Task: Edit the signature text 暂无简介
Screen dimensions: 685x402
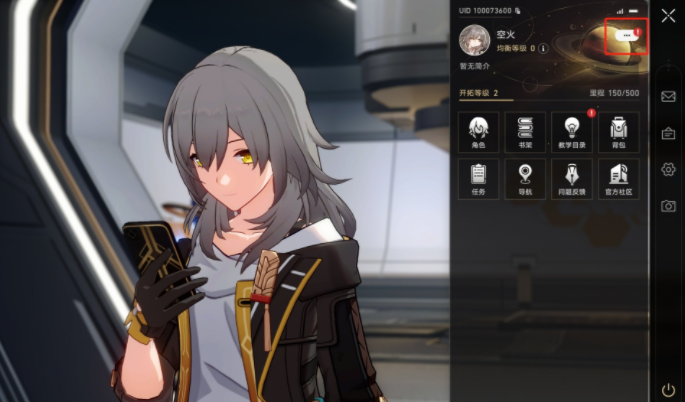Action: [474, 66]
